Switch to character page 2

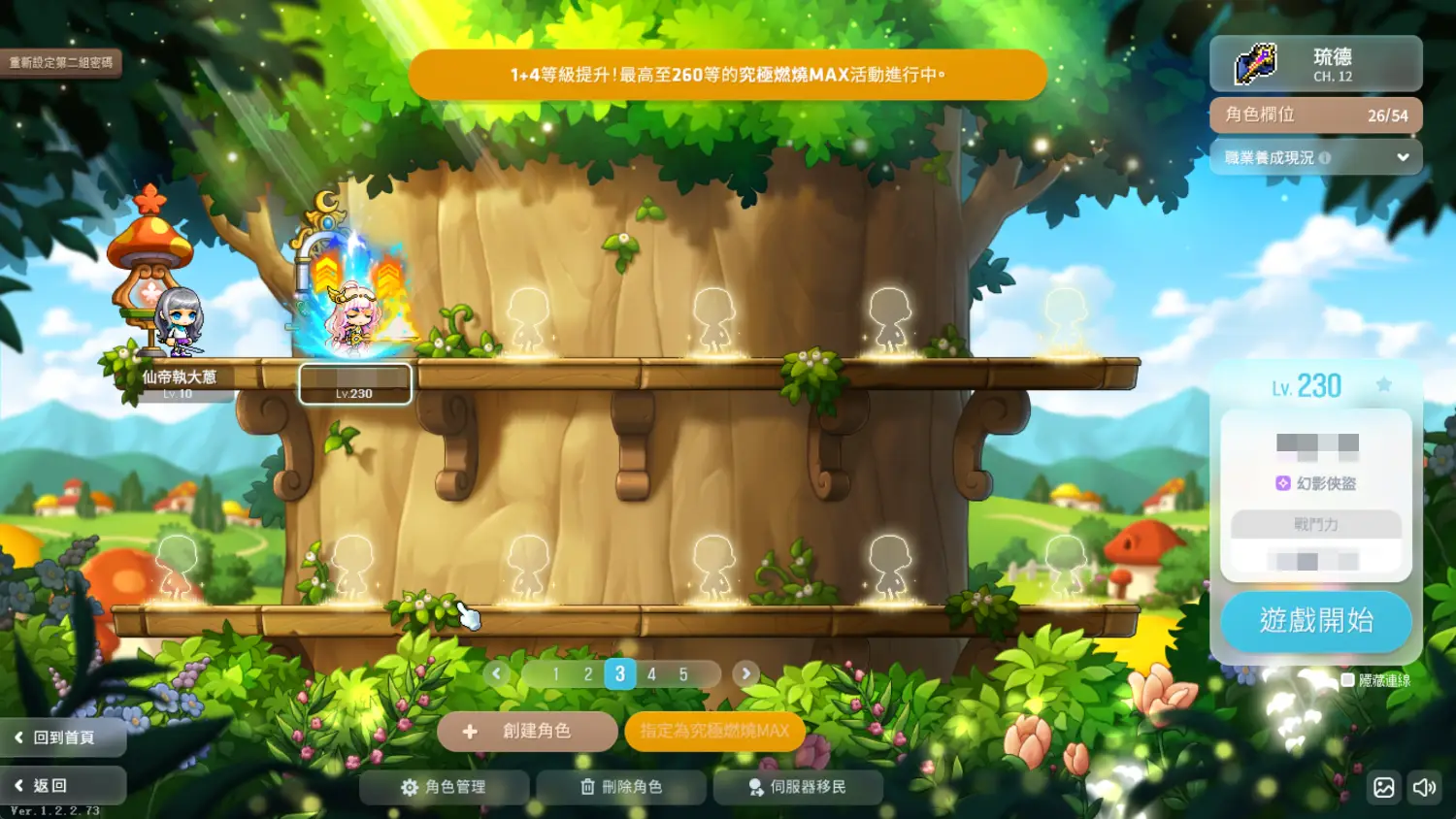click(588, 673)
